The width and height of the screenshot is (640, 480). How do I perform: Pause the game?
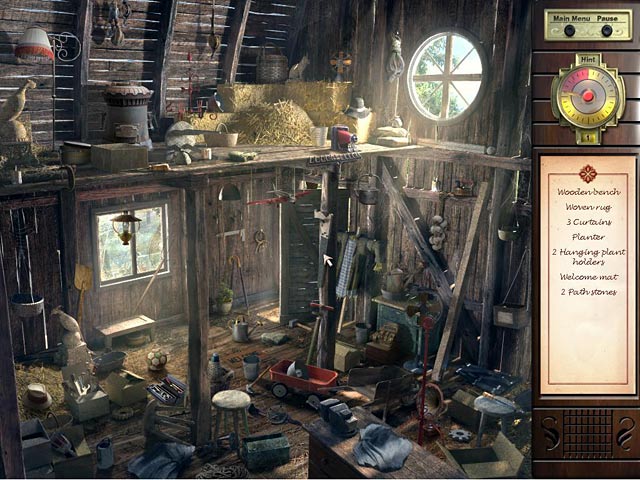coord(607,29)
